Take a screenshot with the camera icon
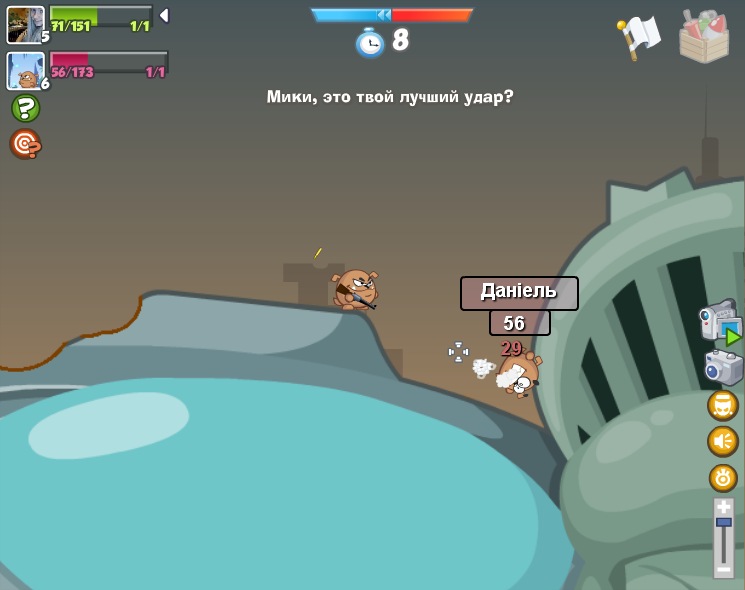 (x=723, y=367)
